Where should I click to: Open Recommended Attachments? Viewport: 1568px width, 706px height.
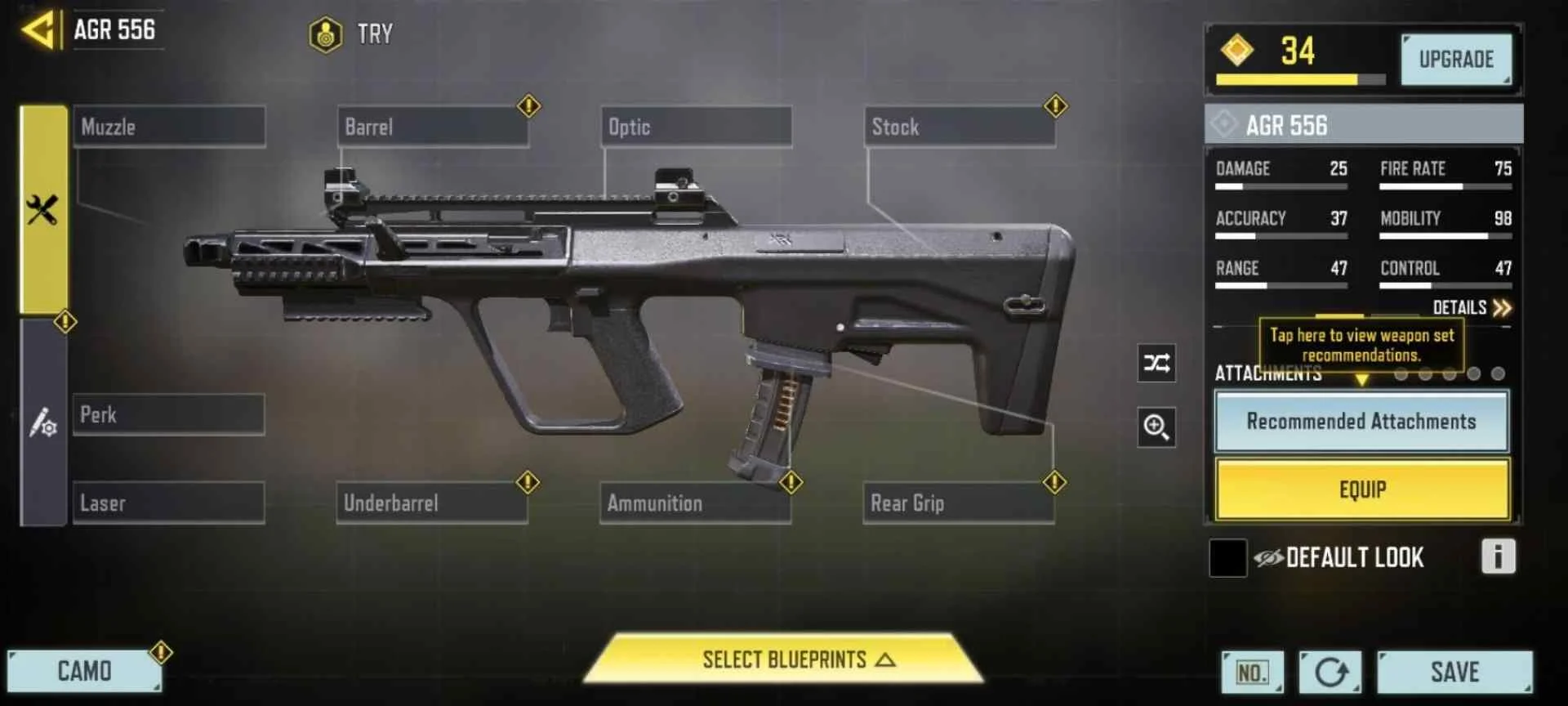1361,422
